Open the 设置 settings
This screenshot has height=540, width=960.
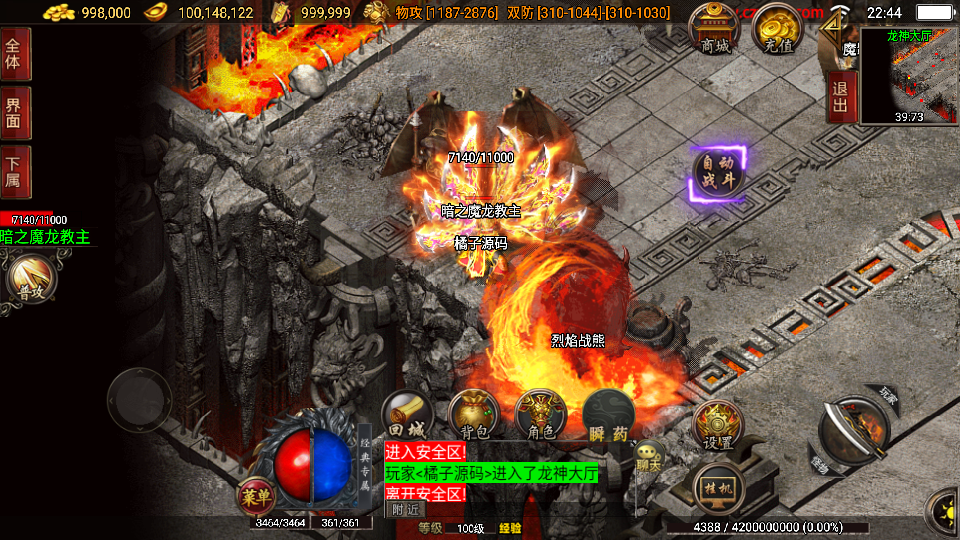coord(717,427)
